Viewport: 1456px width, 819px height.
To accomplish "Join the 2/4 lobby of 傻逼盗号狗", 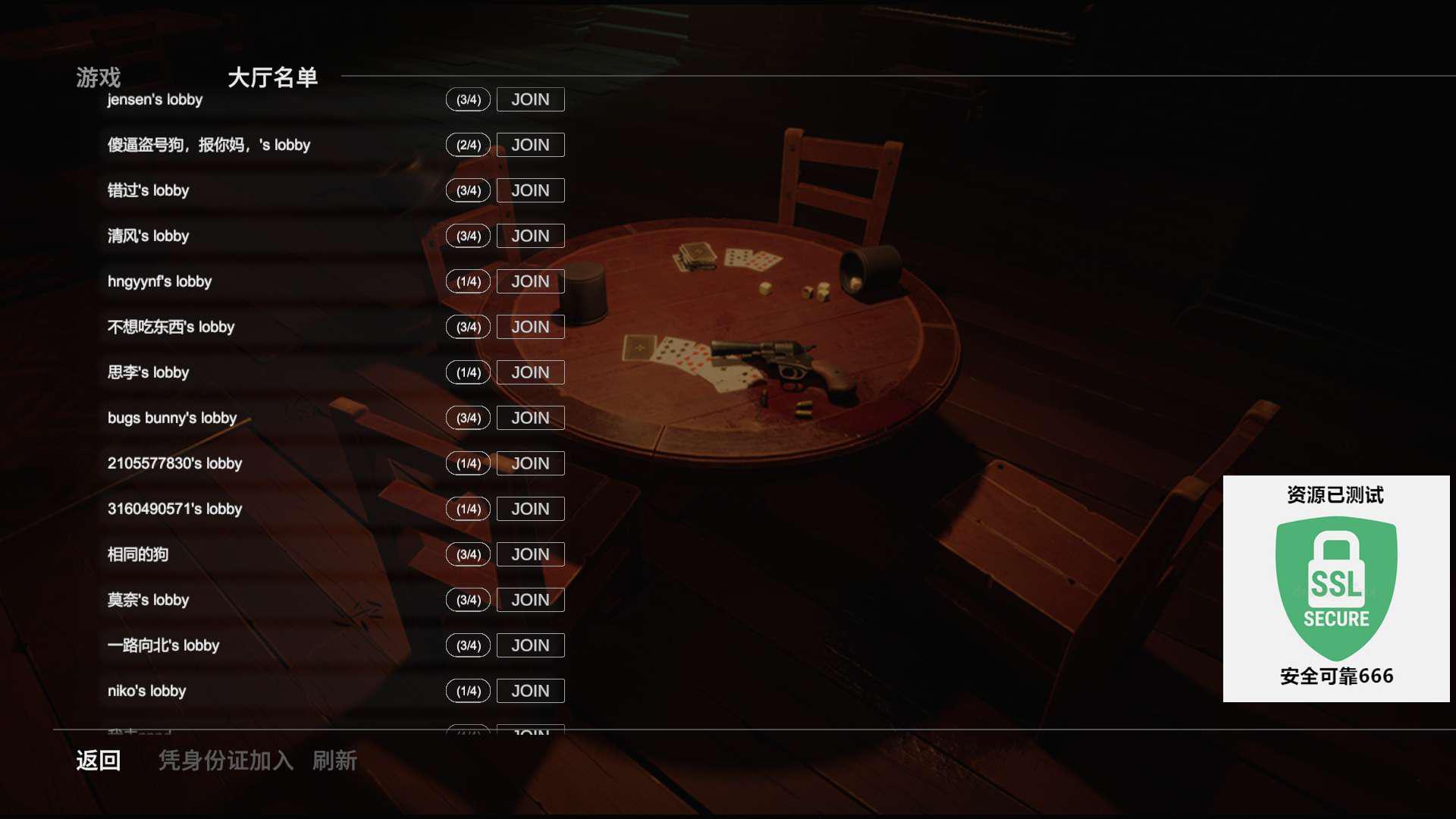I will (530, 145).
